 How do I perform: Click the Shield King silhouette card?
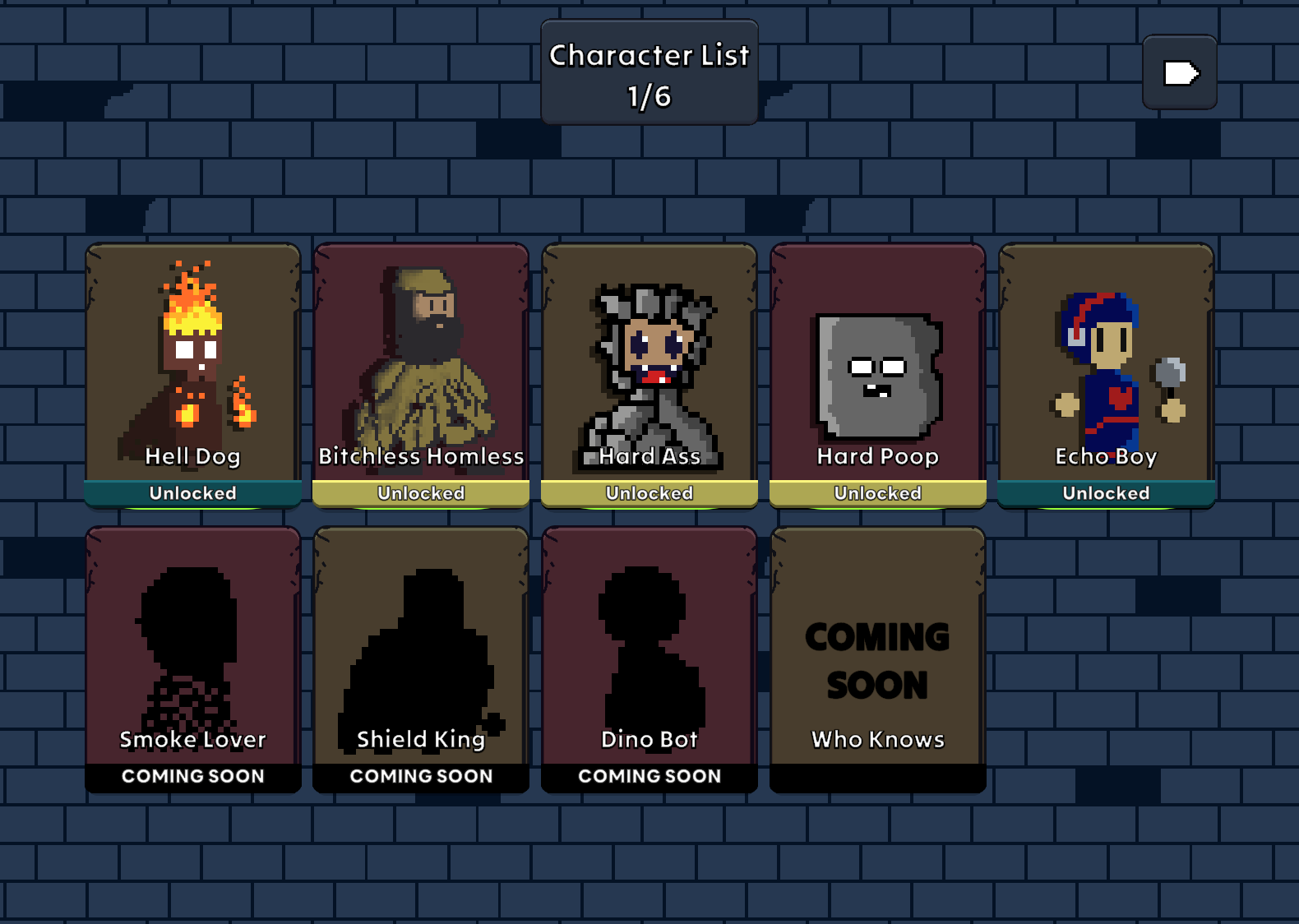[x=421, y=659]
